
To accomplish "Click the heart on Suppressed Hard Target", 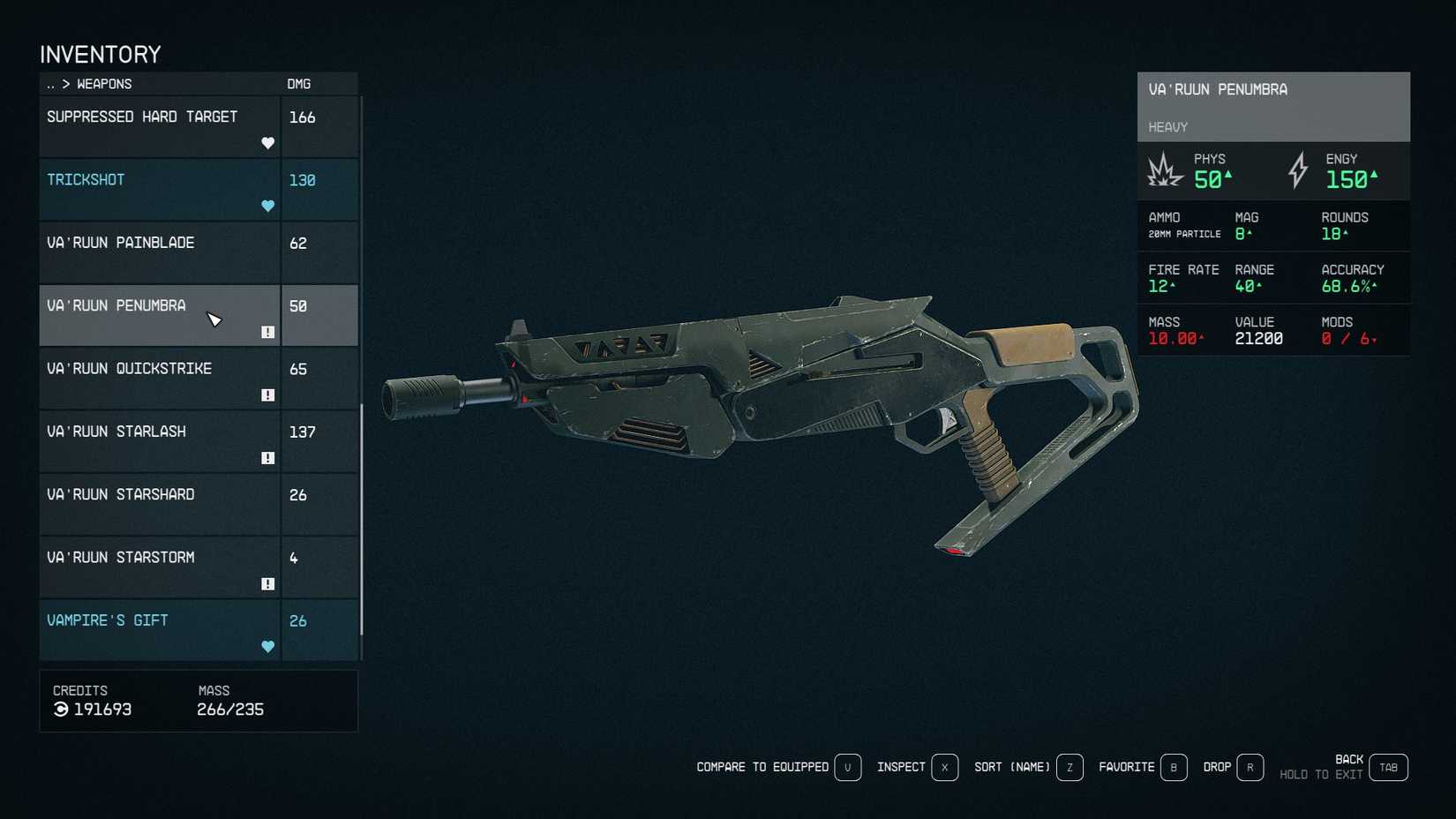I will (x=267, y=142).
